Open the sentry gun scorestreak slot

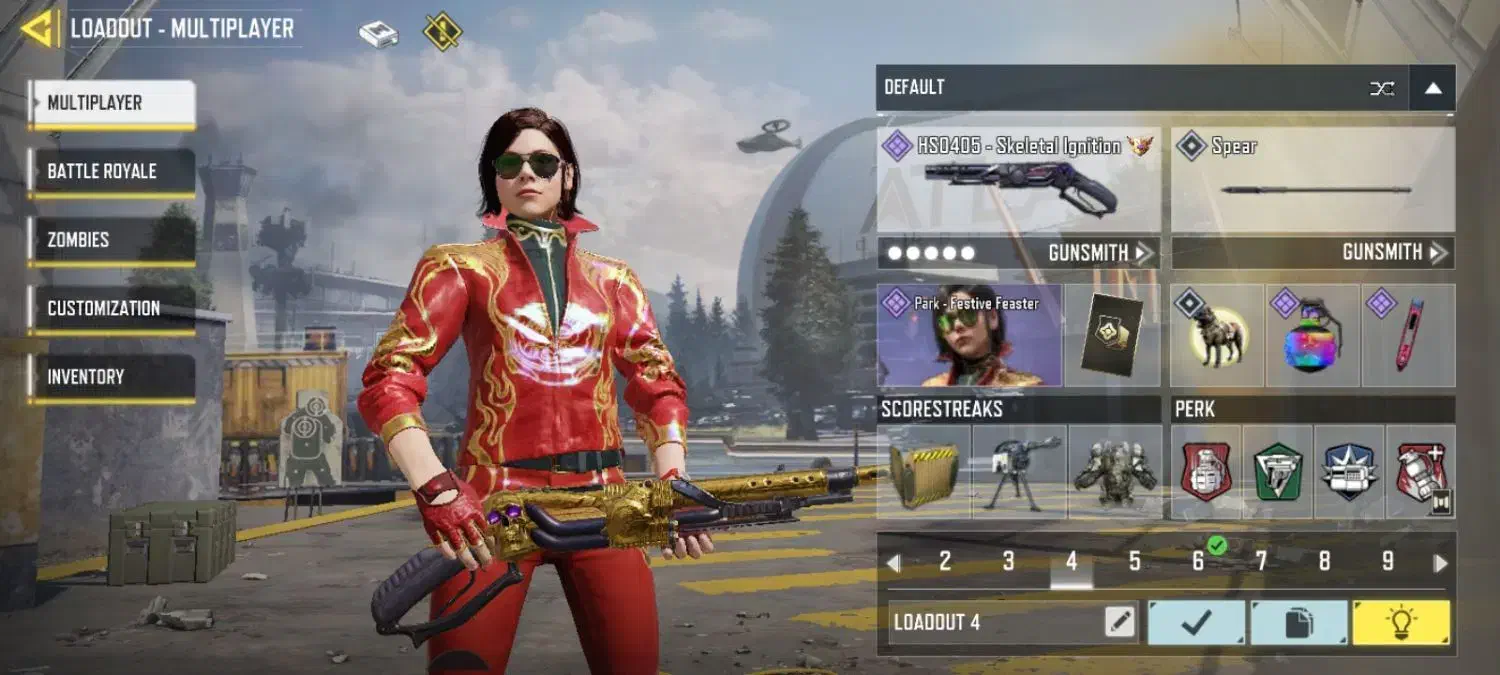click(x=1018, y=472)
